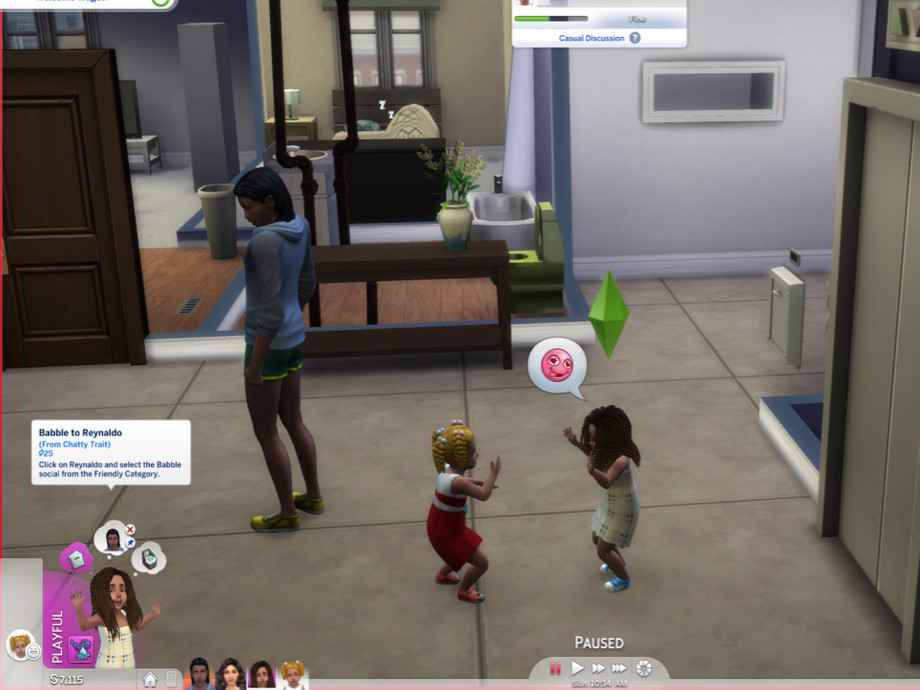This screenshot has height=690, width=920.
Task: Click the Babble to Reynaldo whim tooltip
Action: point(110,452)
